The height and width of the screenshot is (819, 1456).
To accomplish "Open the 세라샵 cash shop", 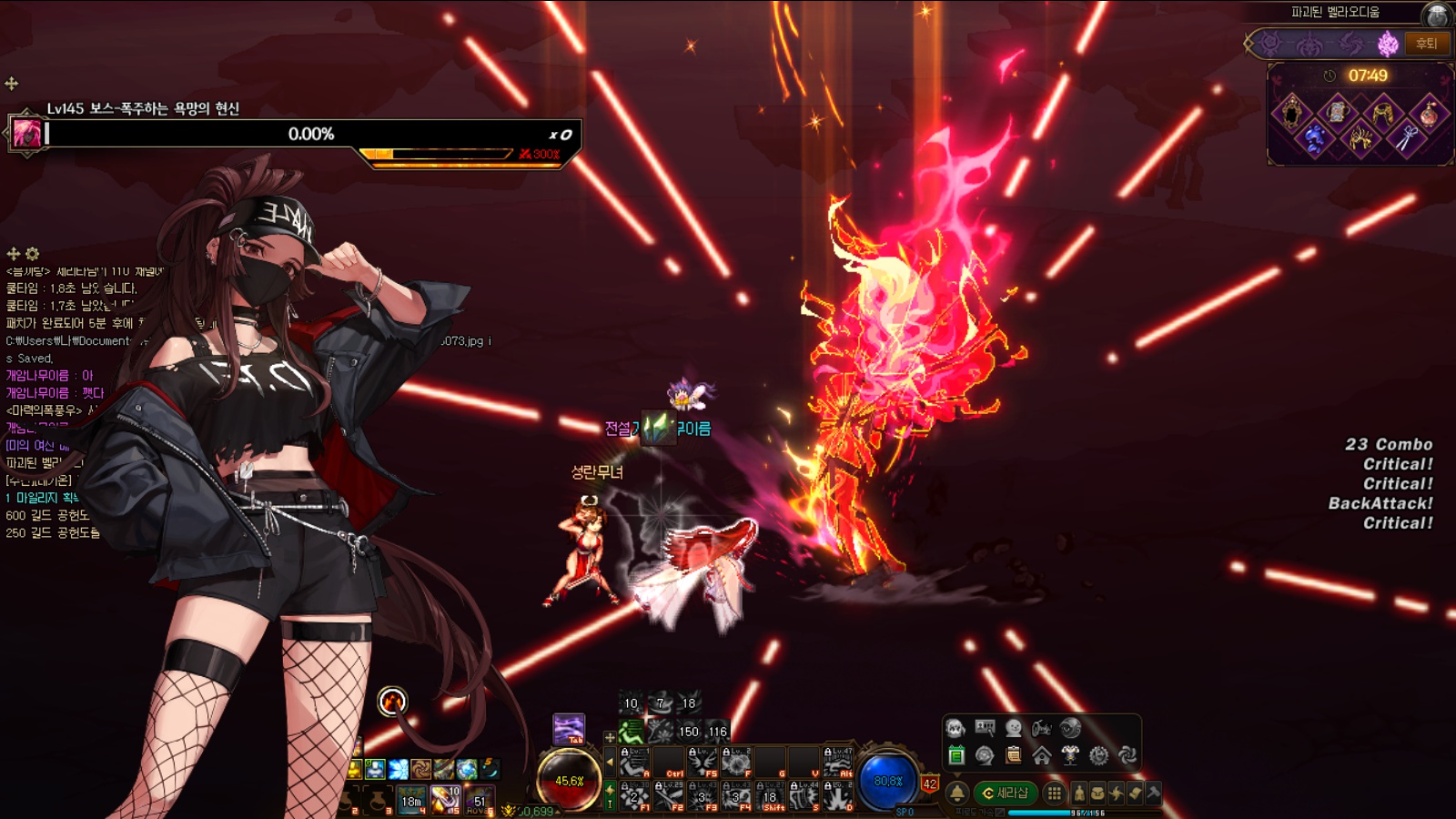I will [x=1005, y=794].
